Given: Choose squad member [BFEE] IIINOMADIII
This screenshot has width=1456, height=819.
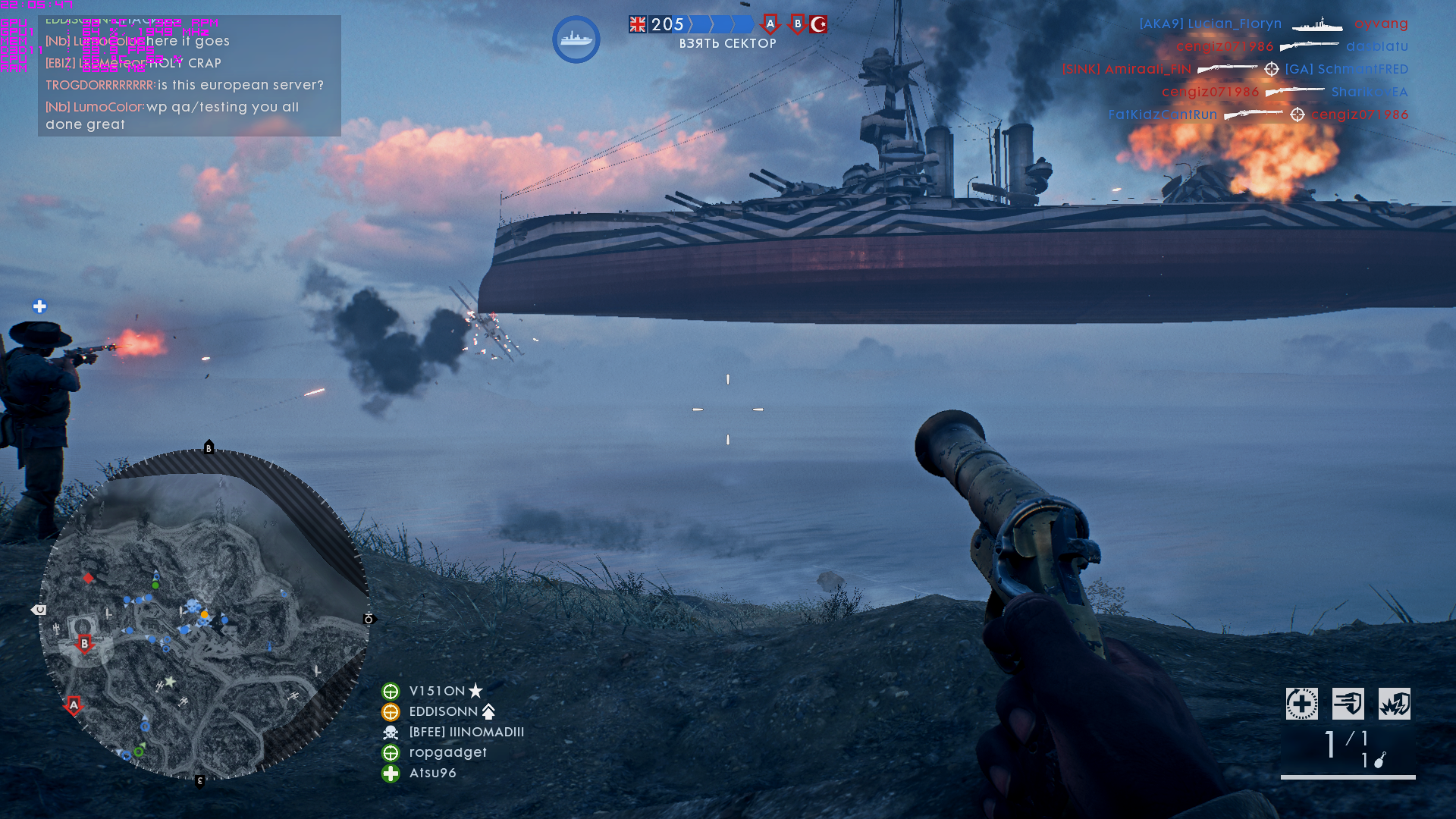Looking at the screenshot, I should 466,732.
